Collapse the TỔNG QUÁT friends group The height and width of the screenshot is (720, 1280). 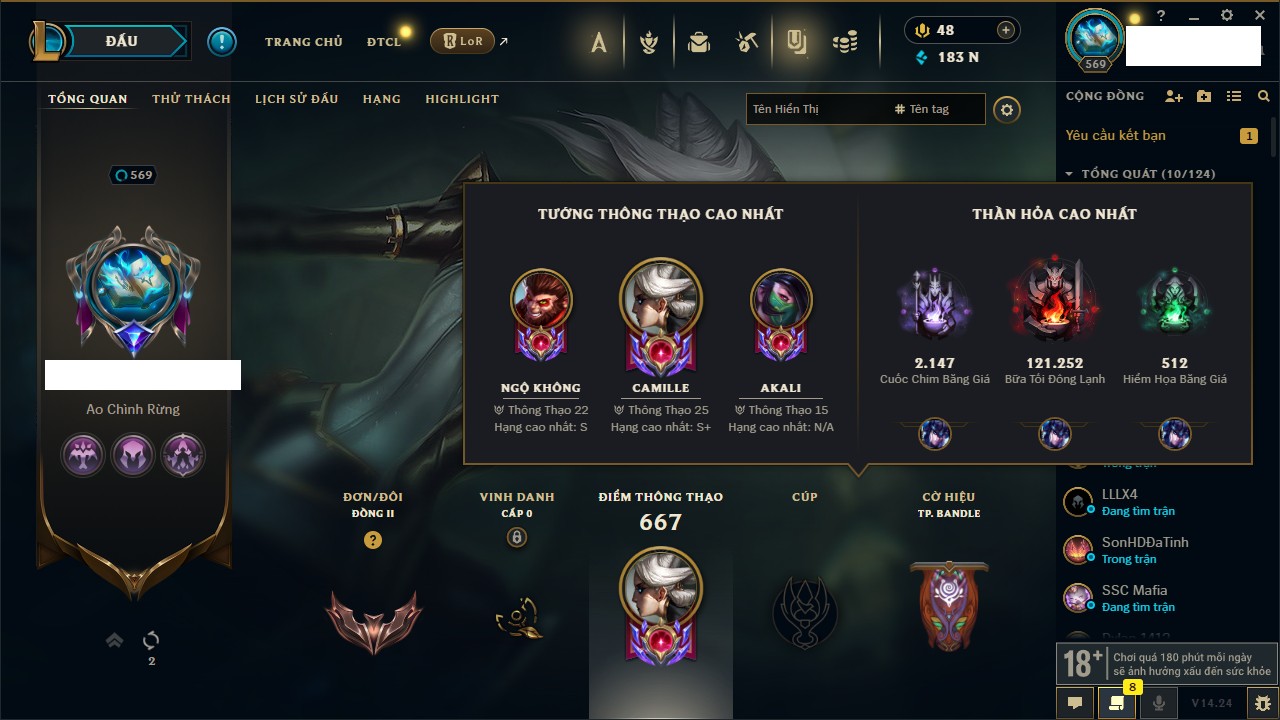click(1069, 174)
